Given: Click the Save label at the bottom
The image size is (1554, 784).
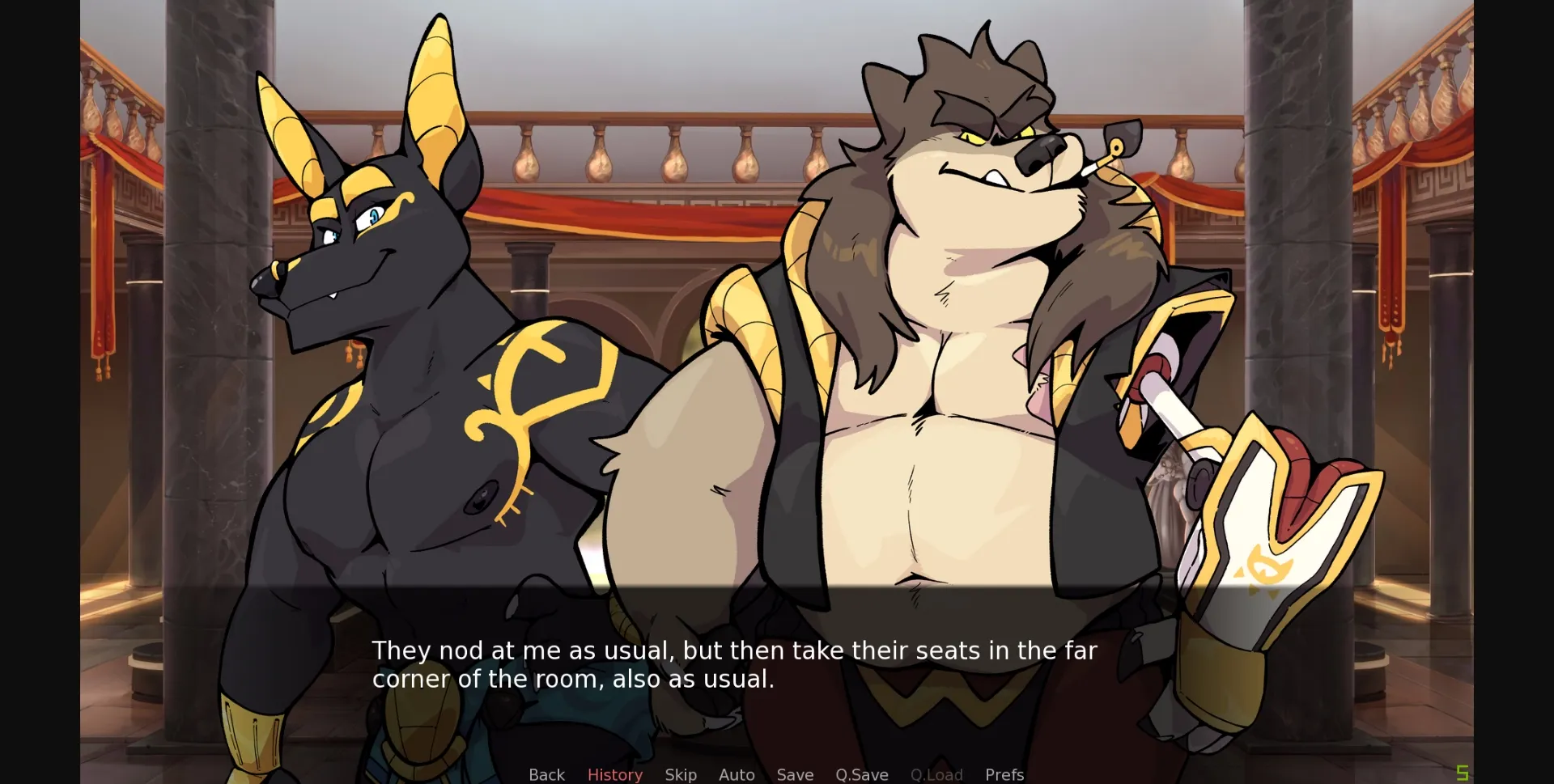Looking at the screenshot, I should coord(794,774).
